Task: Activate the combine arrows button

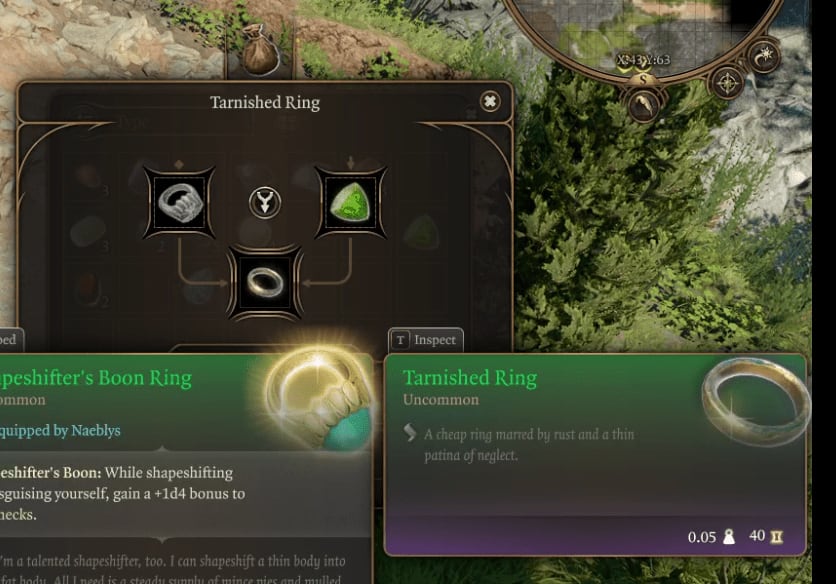Action: coord(265,202)
